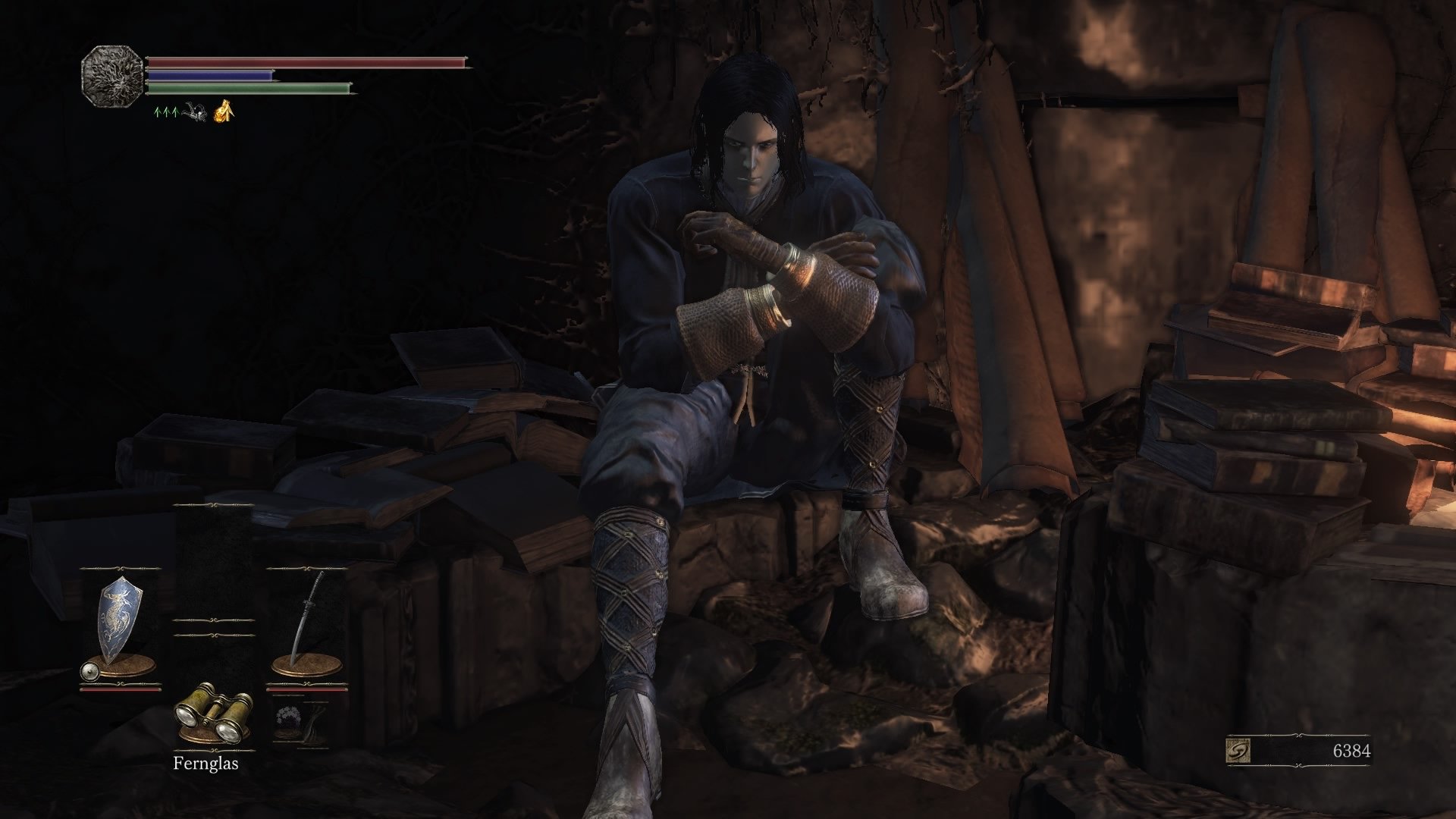Viewport: 1456px width, 819px height.
Task: Click the red durability bar under the katana slot
Action: click(306, 689)
